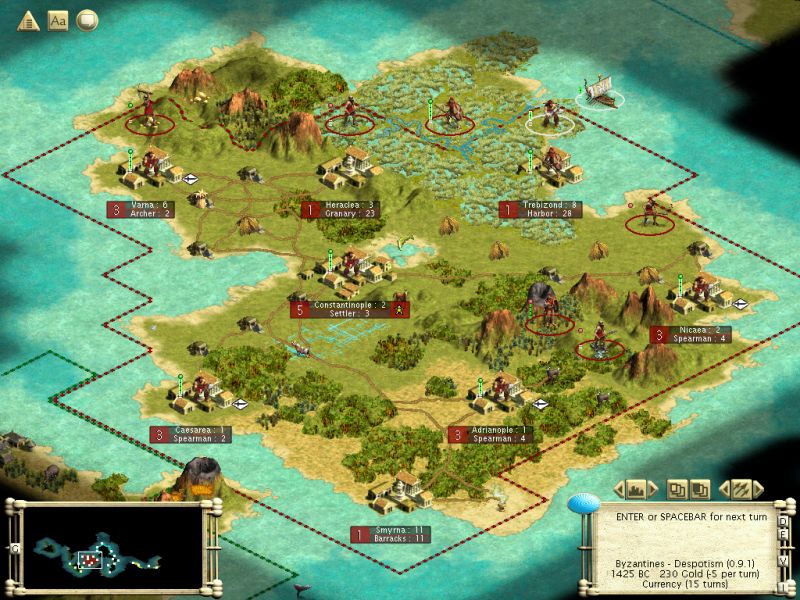Open the Civilopedia 'Aa' button
The image size is (800, 600).
(x=57, y=20)
